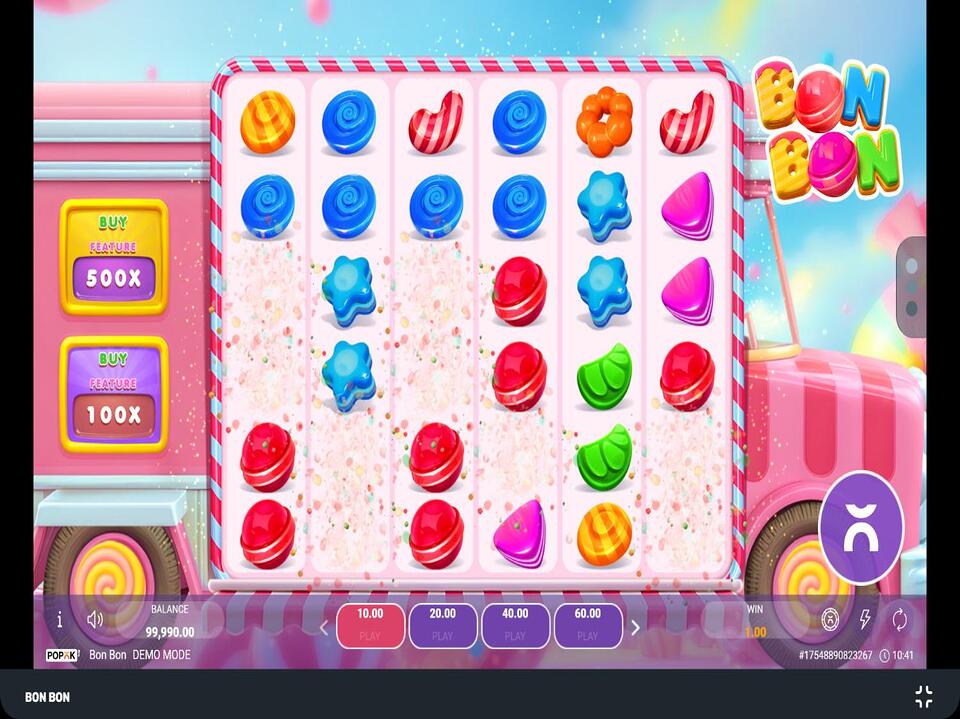Open the game info panel
Viewport: 960px width, 719px height.
[x=59, y=620]
